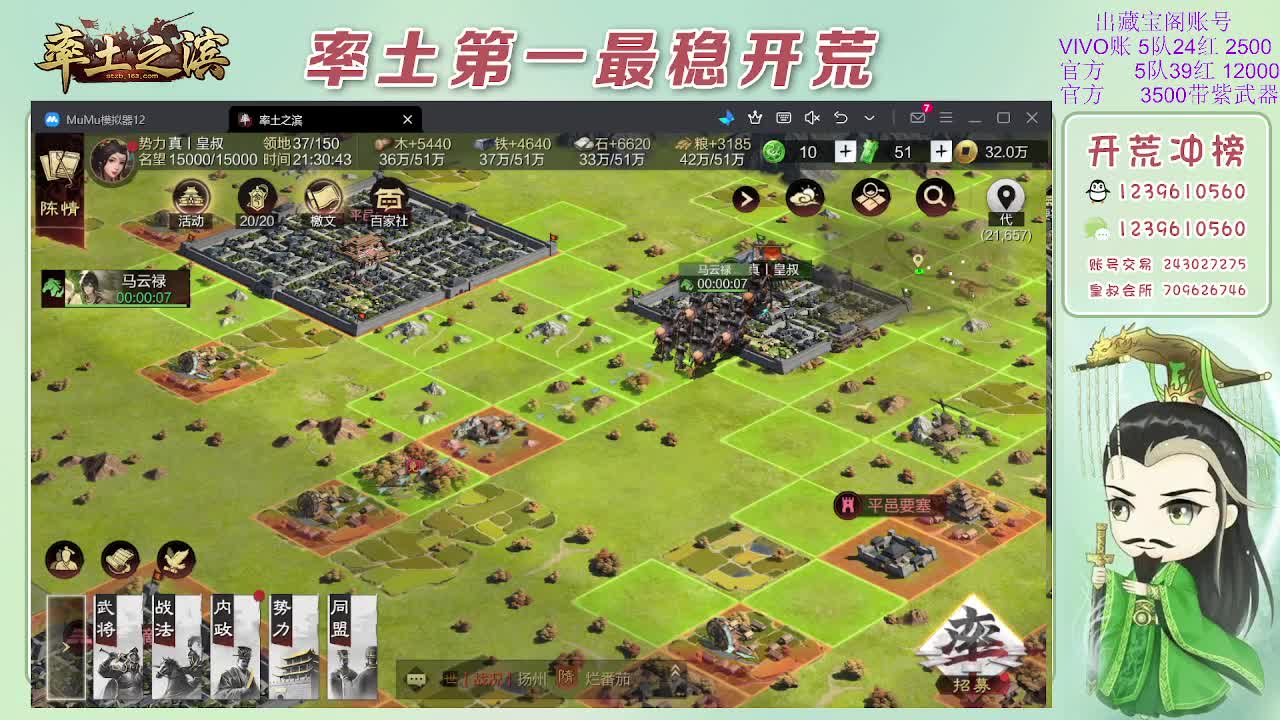Open the world search magnifier tool

point(933,197)
